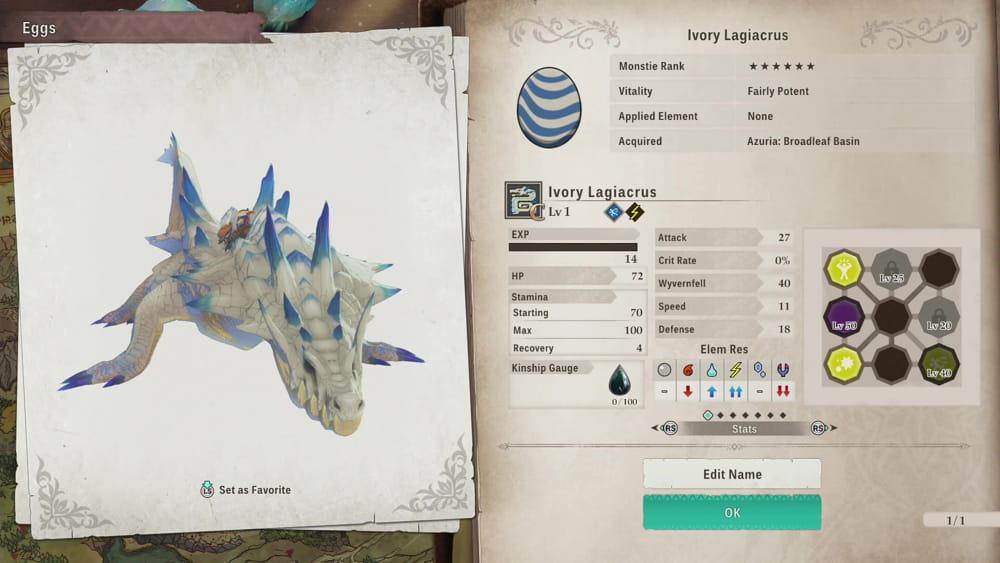Select the locked Lv 20 gene slot
Screen dimensions: 1000x563
938,318
